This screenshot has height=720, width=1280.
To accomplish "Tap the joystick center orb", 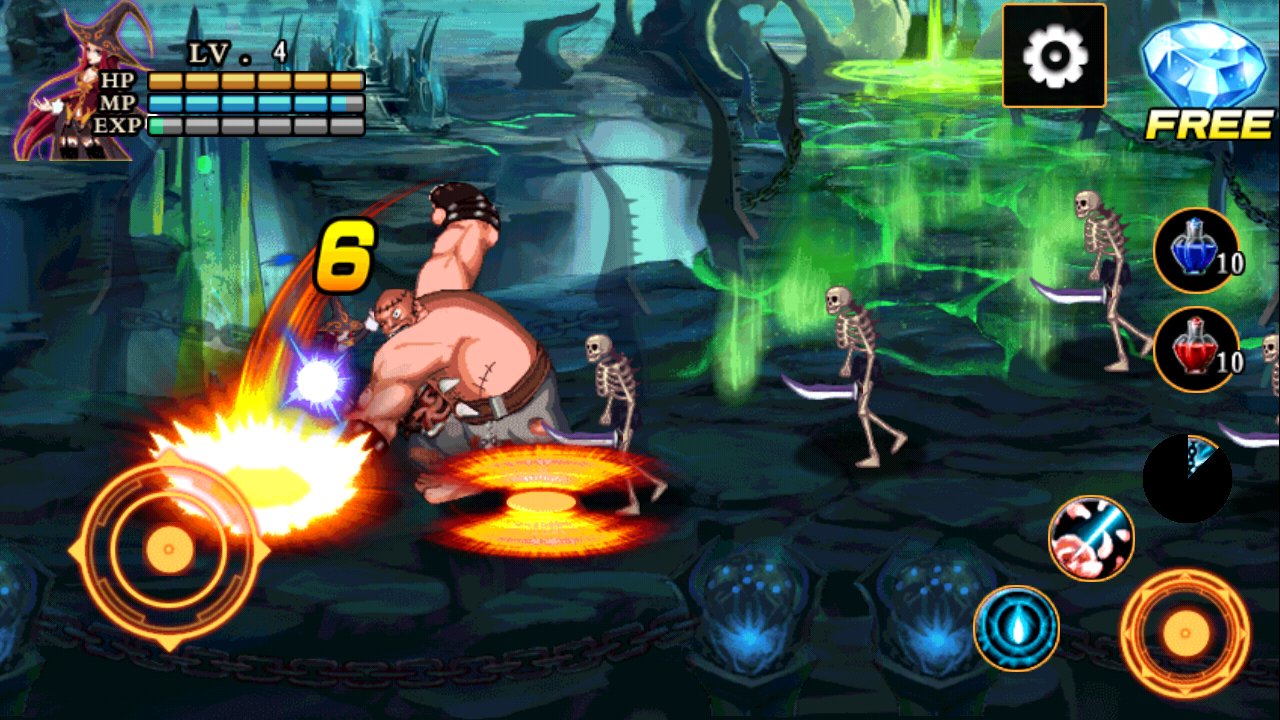I will click(168, 548).
